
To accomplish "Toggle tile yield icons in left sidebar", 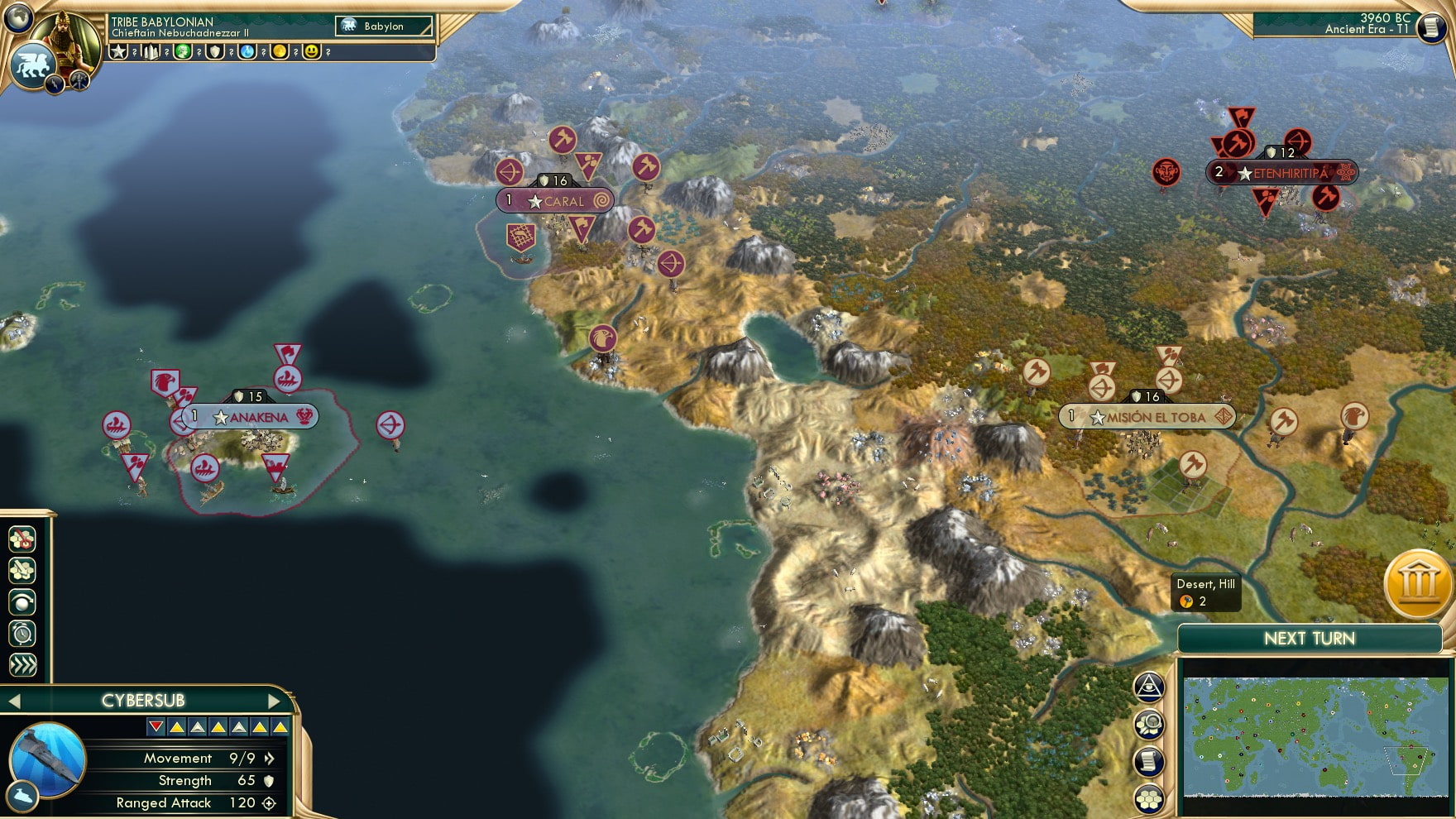I will click(x=23, y=539).
